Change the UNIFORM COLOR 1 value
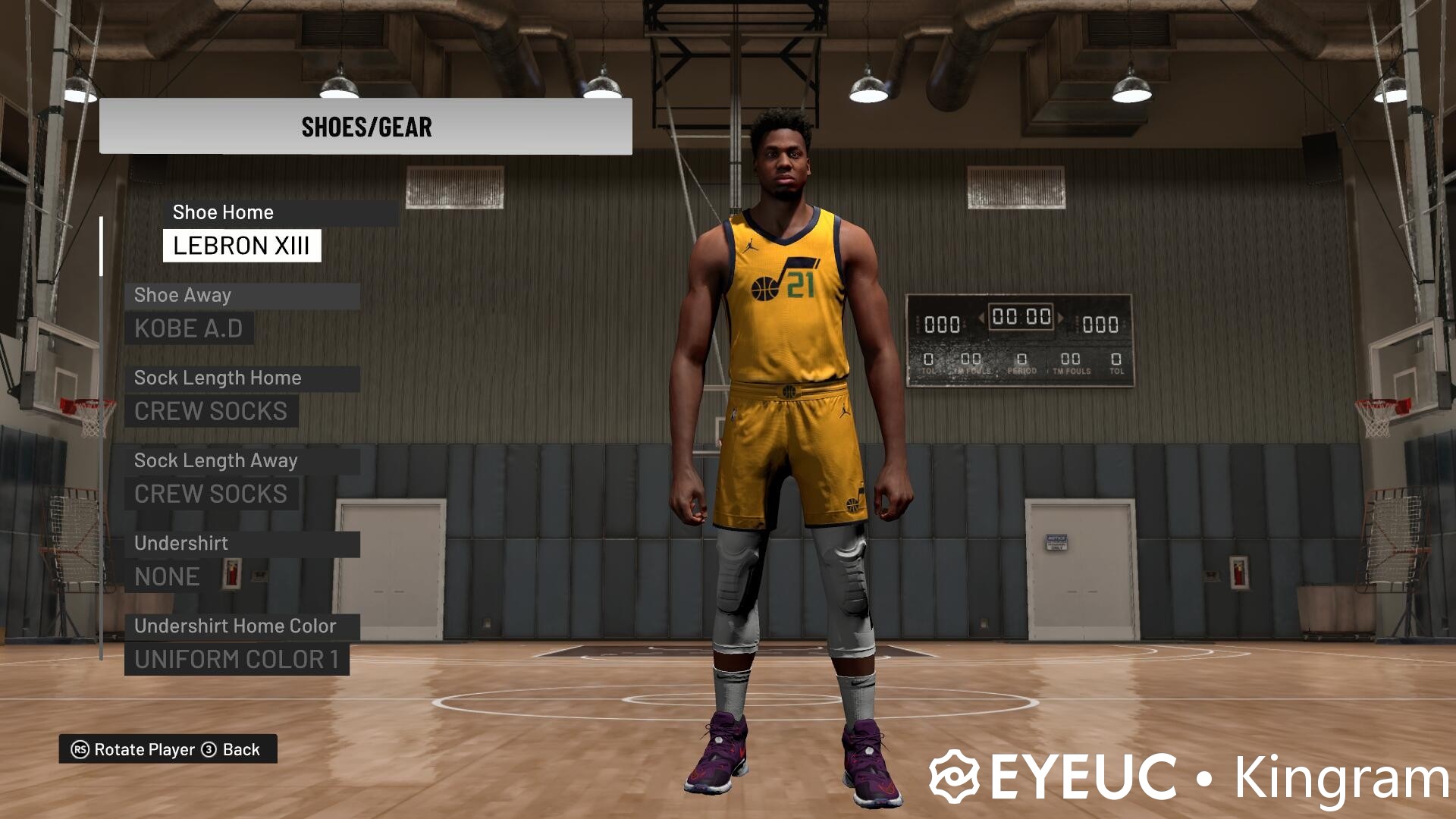The width and height of the screenshot is (1456, 819). tap(237, 660)
